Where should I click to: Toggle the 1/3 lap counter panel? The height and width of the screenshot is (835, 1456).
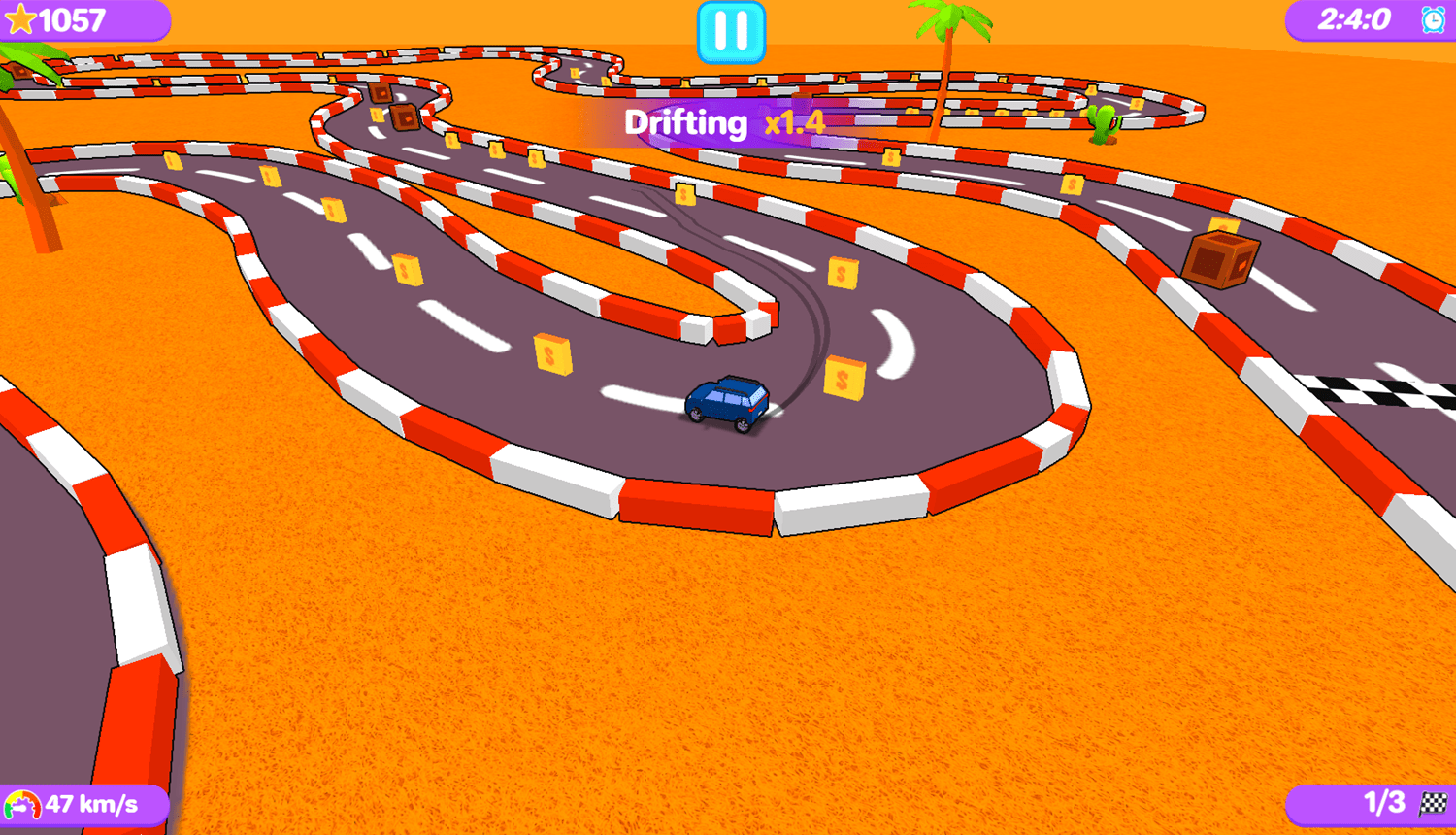coord(1378,804)
